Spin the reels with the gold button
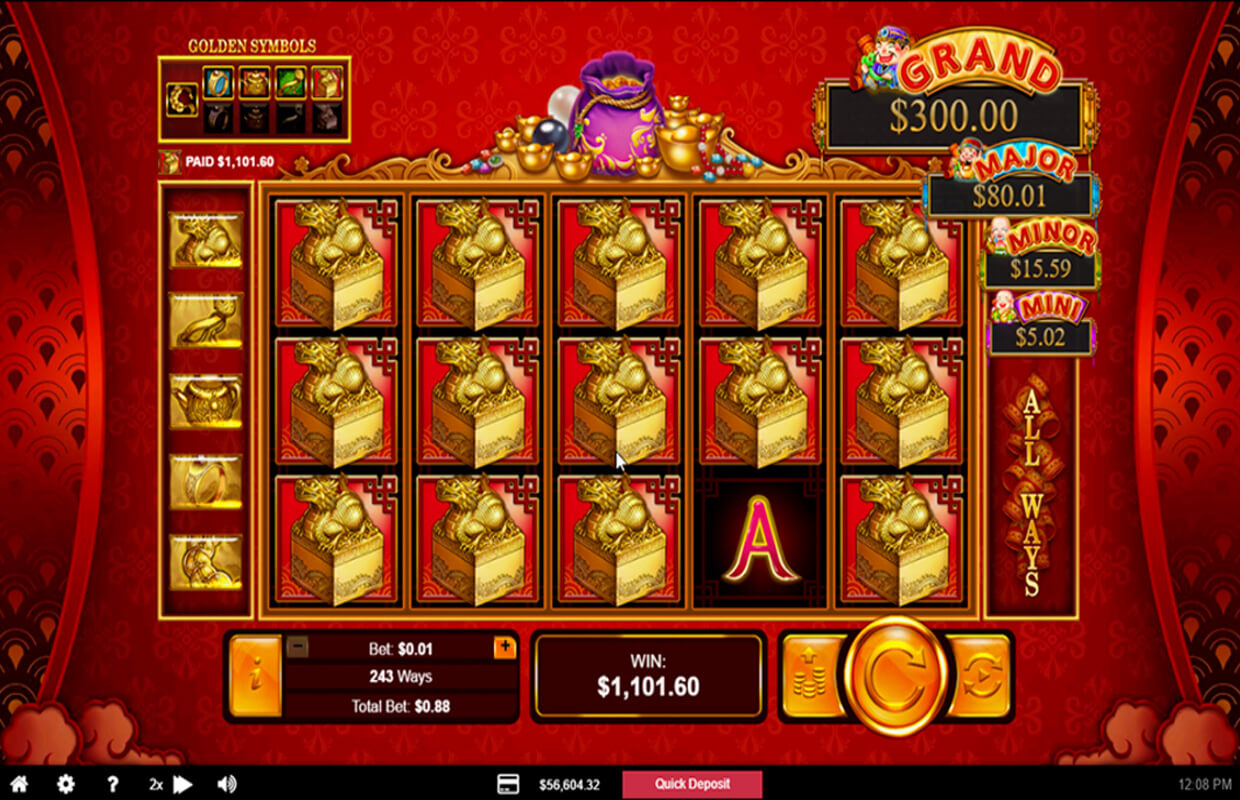Image resolution: width=1240 pixels, height=800 pixels. click(895, 677)
